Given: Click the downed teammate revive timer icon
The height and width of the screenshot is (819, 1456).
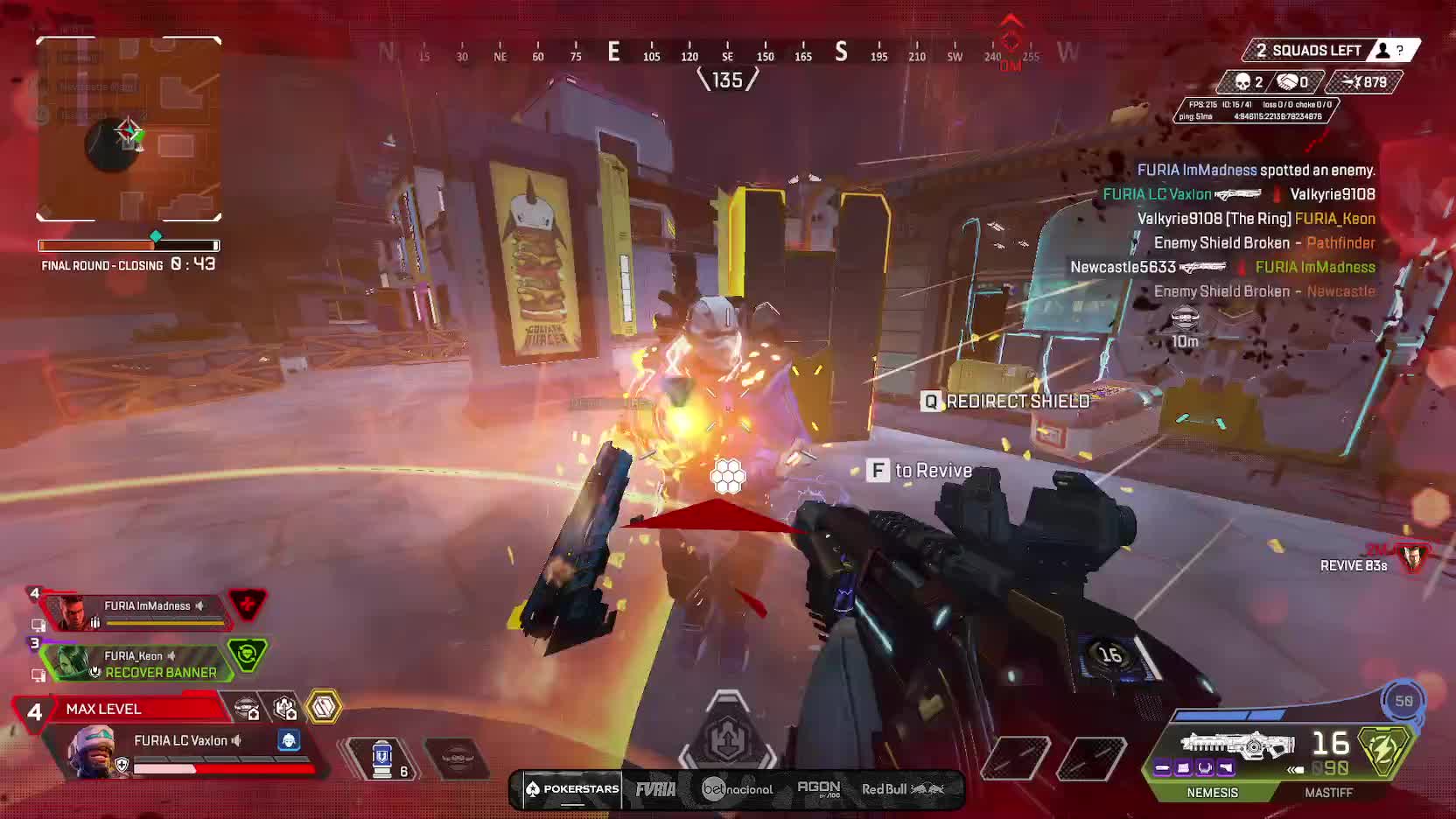Looking at the screenshot, I should coord(1412,557).
